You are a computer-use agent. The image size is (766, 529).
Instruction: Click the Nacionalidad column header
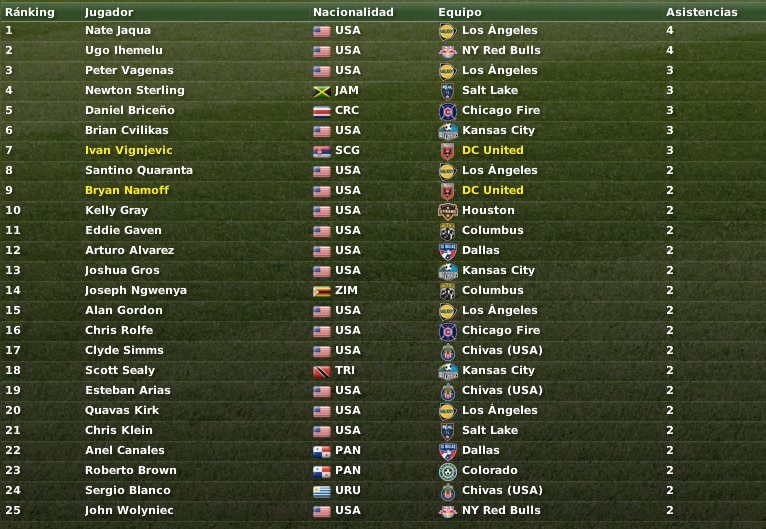pos(353,12)
